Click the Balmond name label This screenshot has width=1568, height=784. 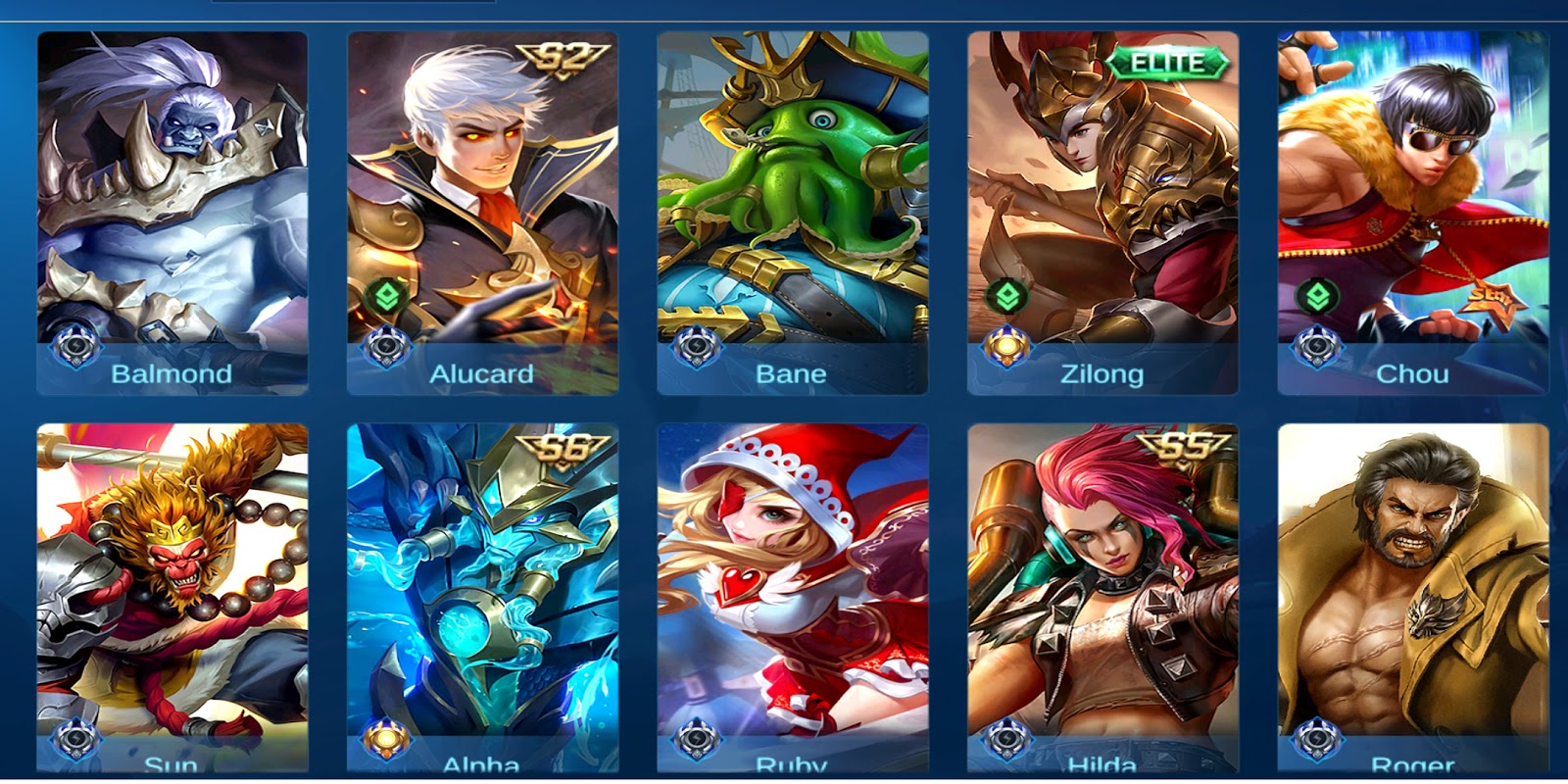pyautogui.click(x=172, y=373)
